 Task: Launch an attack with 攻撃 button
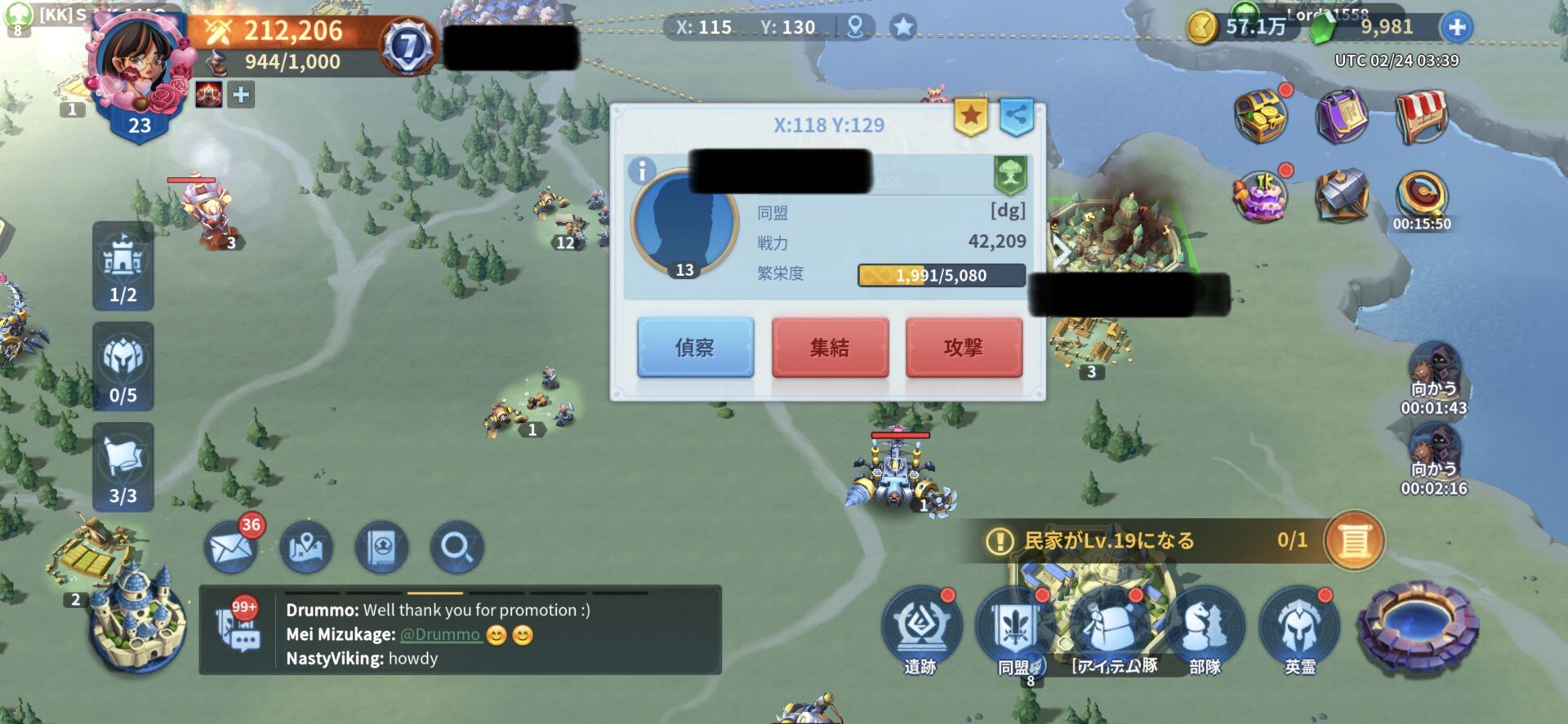964,348
